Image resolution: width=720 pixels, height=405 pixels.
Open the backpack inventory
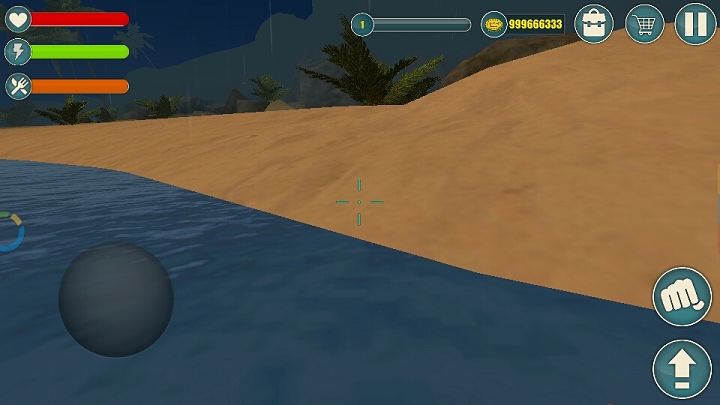594,24
